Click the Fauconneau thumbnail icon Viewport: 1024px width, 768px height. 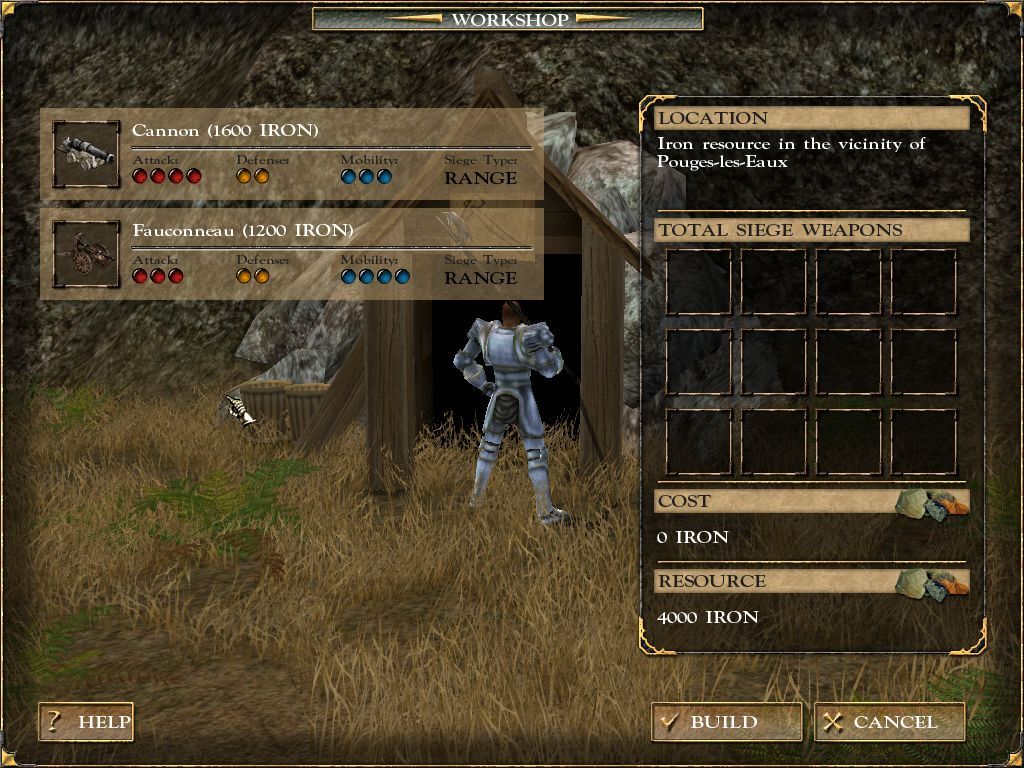click(x=86, y=254)
